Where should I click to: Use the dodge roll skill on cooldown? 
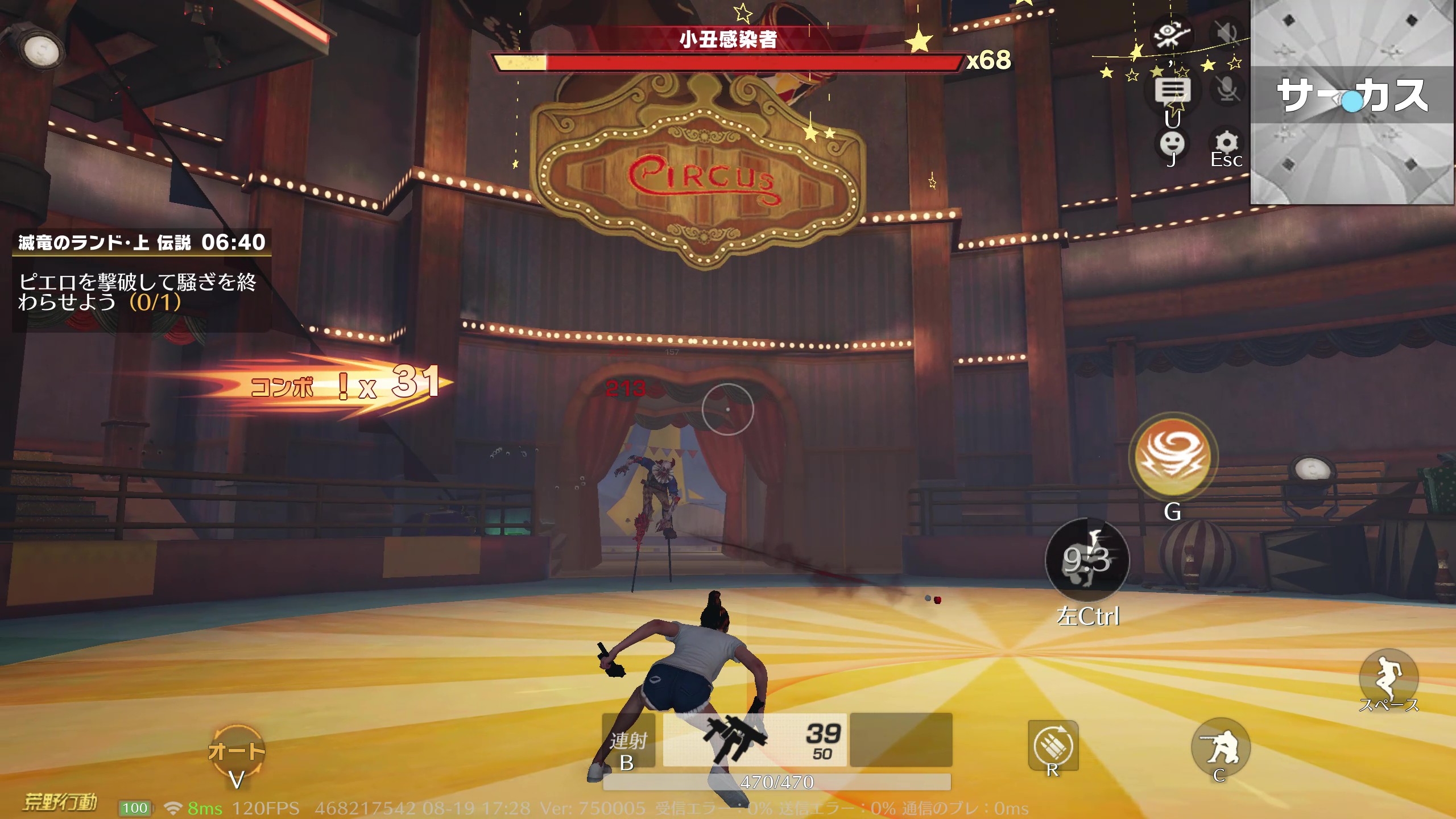click(1087, 560)
